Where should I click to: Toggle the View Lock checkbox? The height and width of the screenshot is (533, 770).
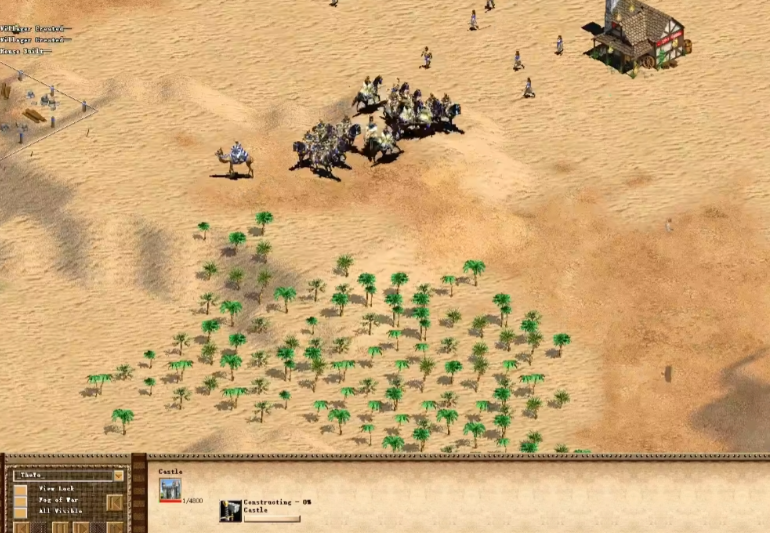(x=20, y=488)
